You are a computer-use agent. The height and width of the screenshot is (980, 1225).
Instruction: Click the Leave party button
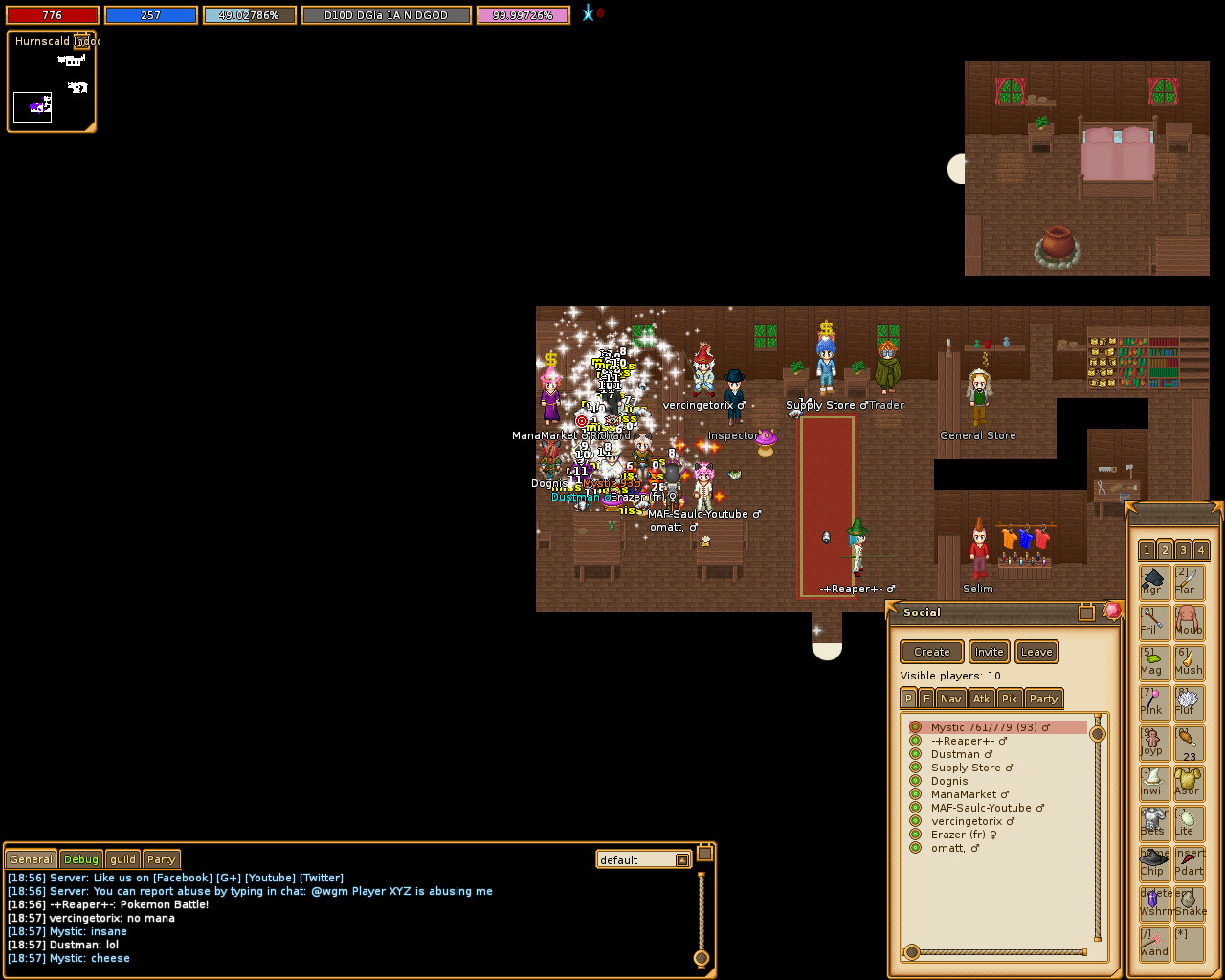(x=1036, y=652)
